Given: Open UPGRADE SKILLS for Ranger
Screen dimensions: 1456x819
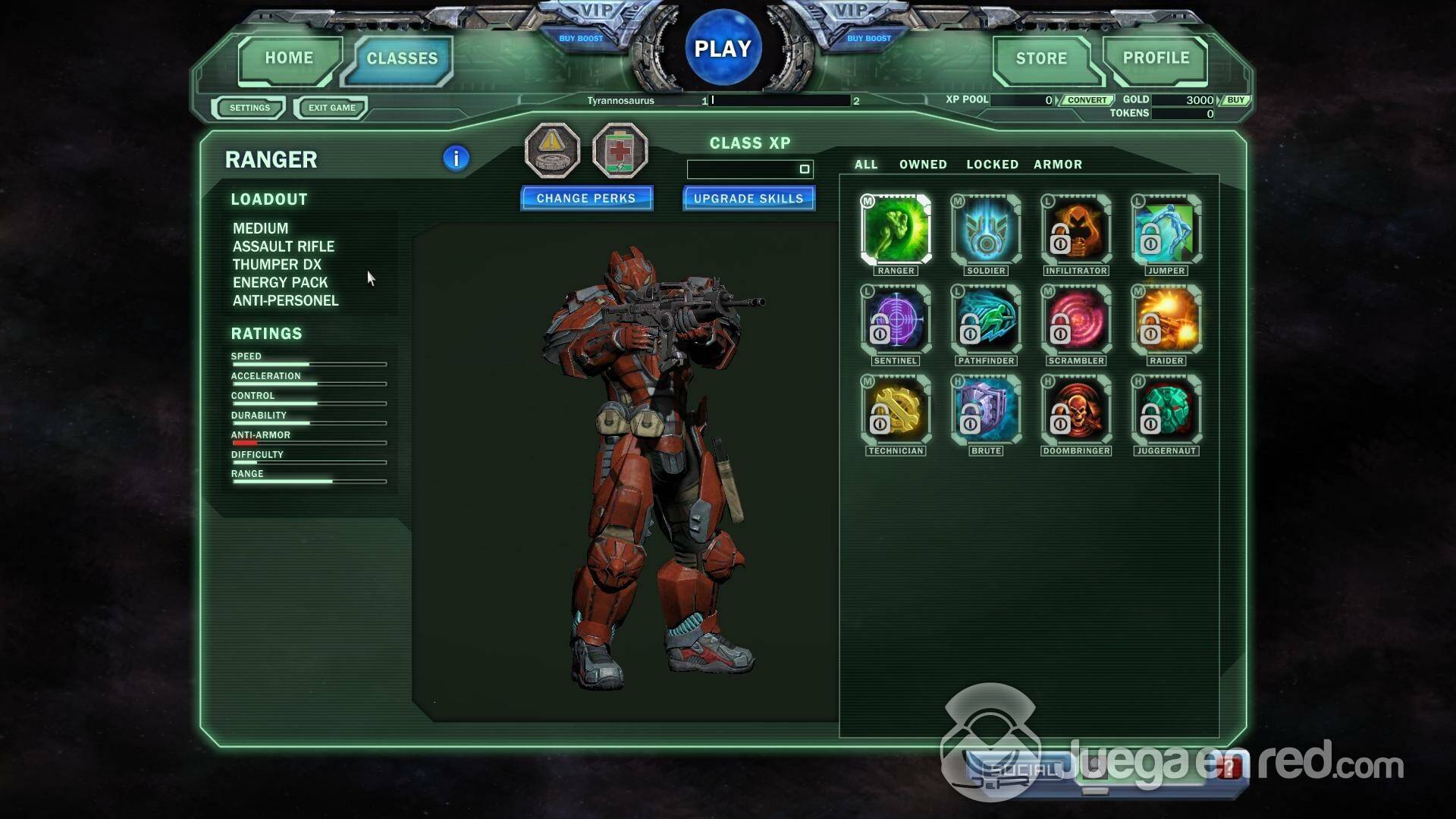Looking at the screenshot, I should tap(748, 199).
